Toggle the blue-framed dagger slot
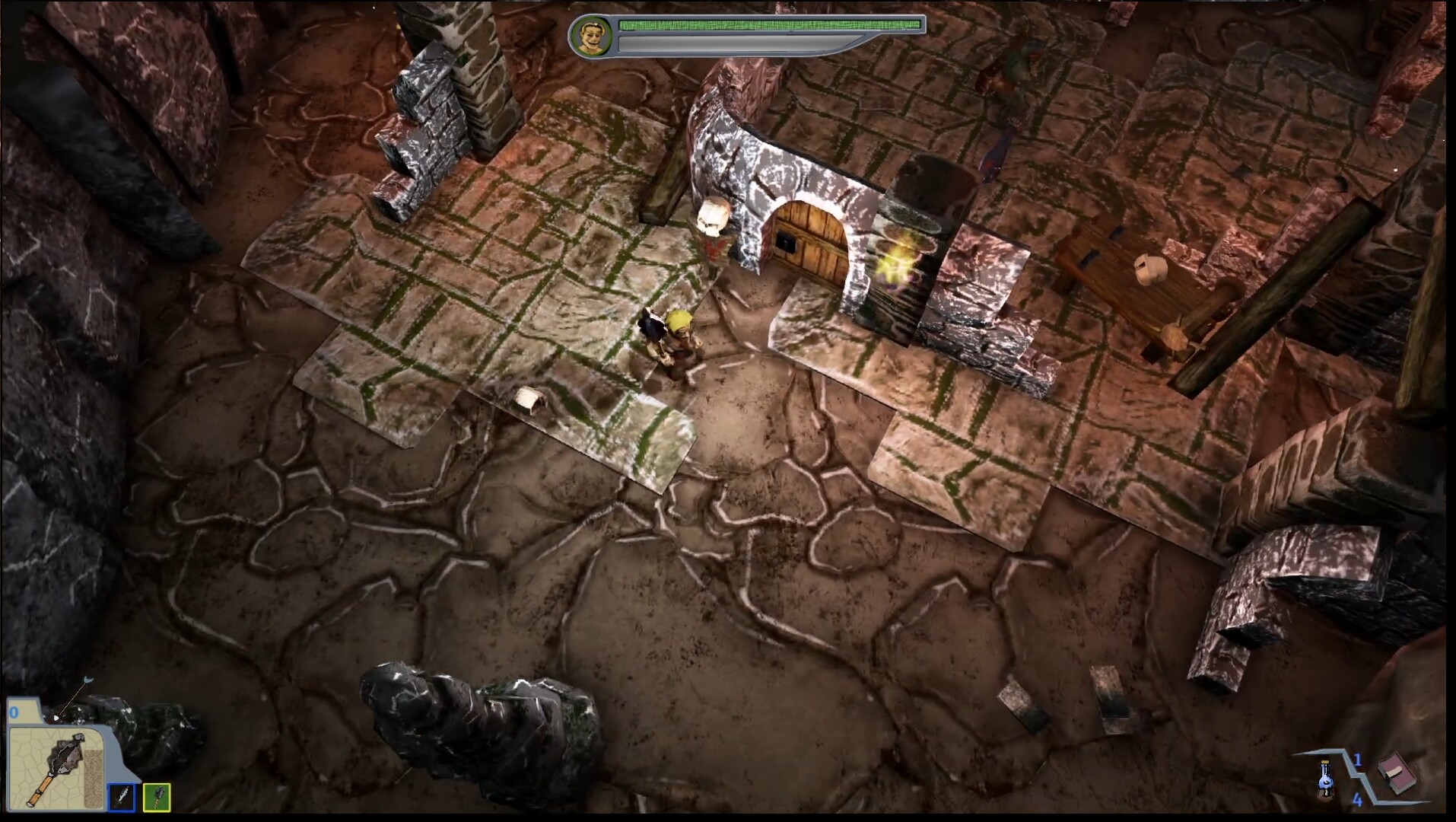1456x822 pixels. (122, 798)
